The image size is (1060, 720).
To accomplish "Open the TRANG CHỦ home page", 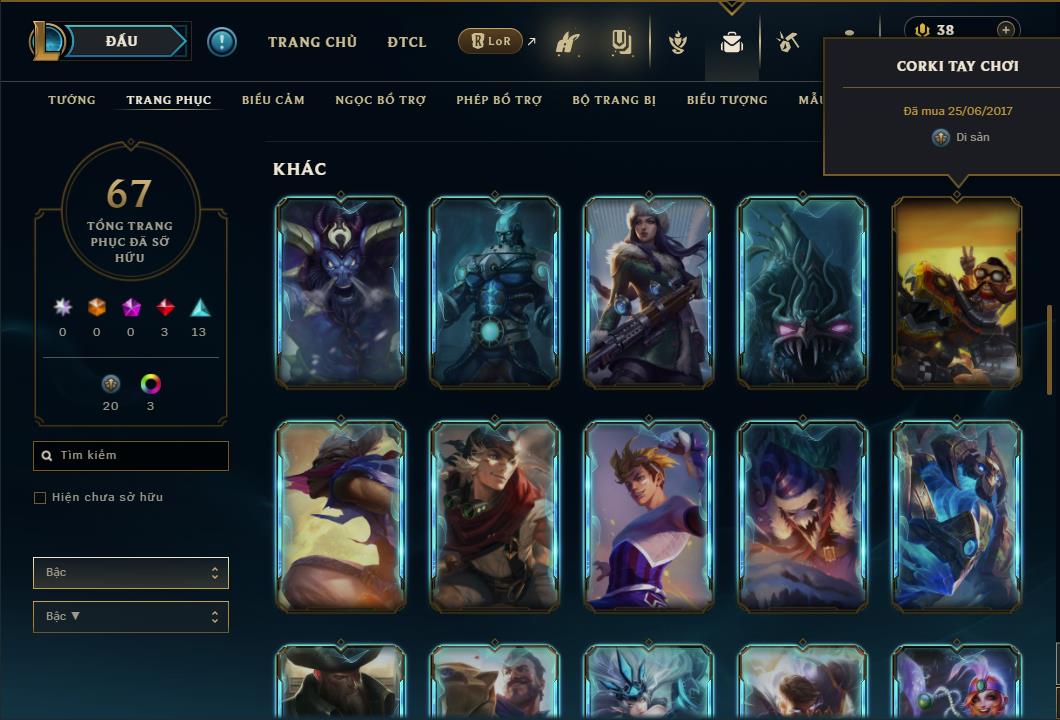I will 312,42.
